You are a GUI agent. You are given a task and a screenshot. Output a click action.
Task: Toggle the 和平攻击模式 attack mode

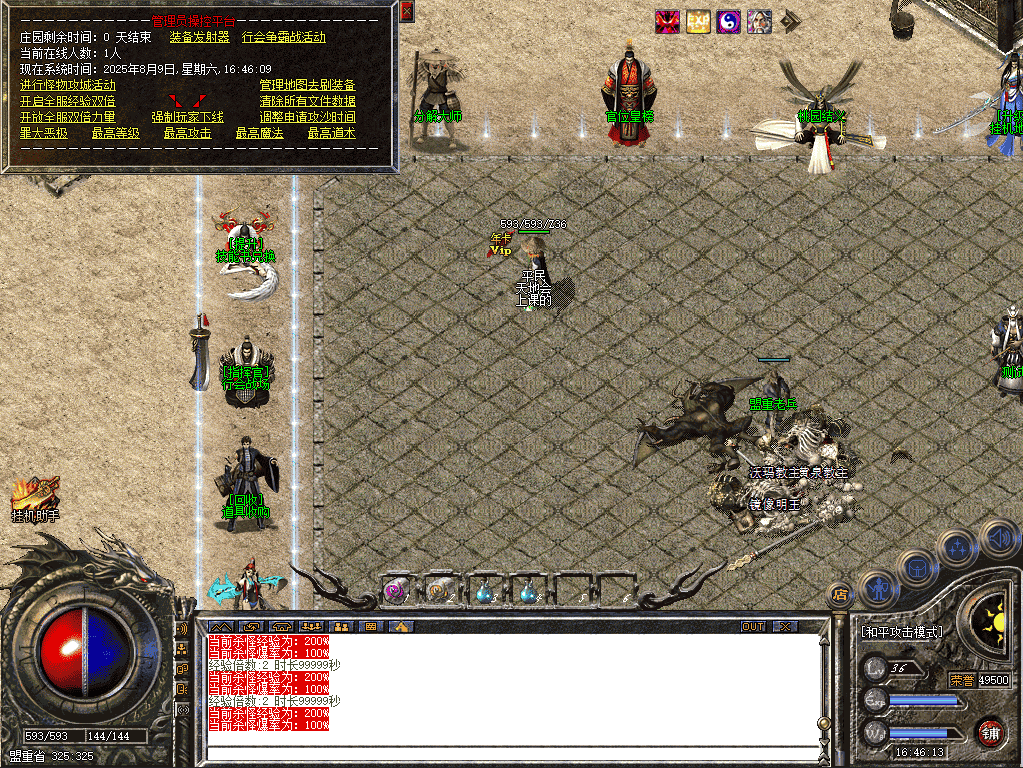point(901,632)
